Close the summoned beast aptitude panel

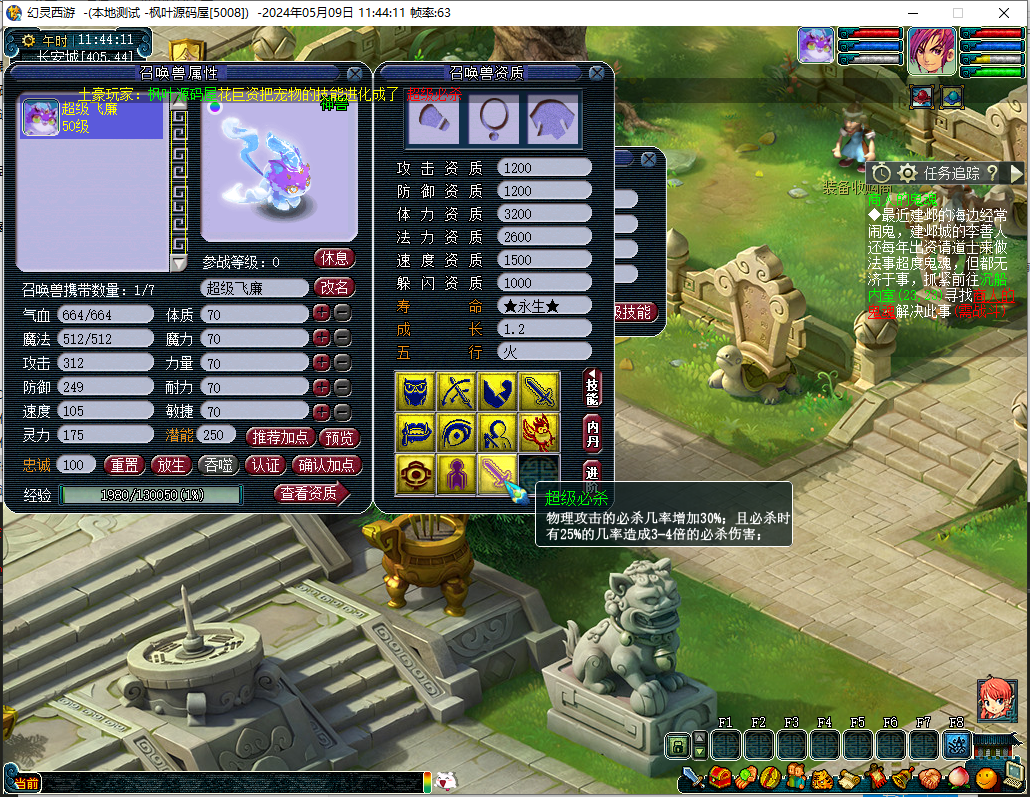597,73
